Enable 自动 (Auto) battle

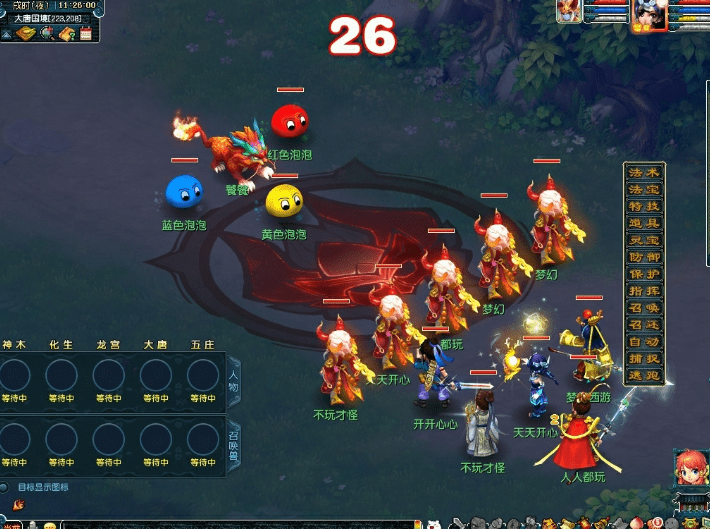tap(644, 342)
